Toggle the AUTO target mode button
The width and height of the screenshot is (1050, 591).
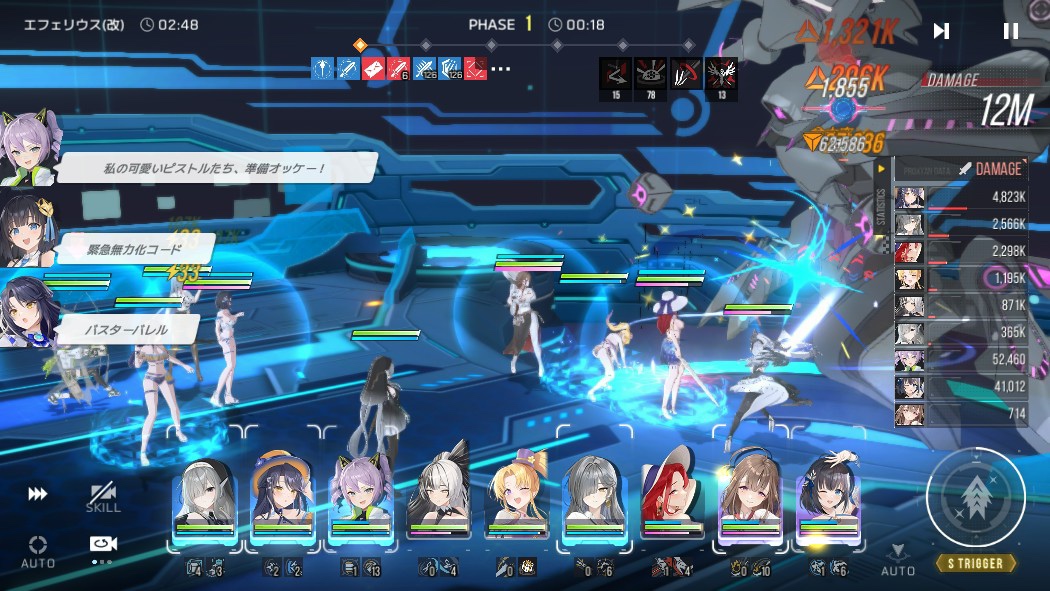38,550
